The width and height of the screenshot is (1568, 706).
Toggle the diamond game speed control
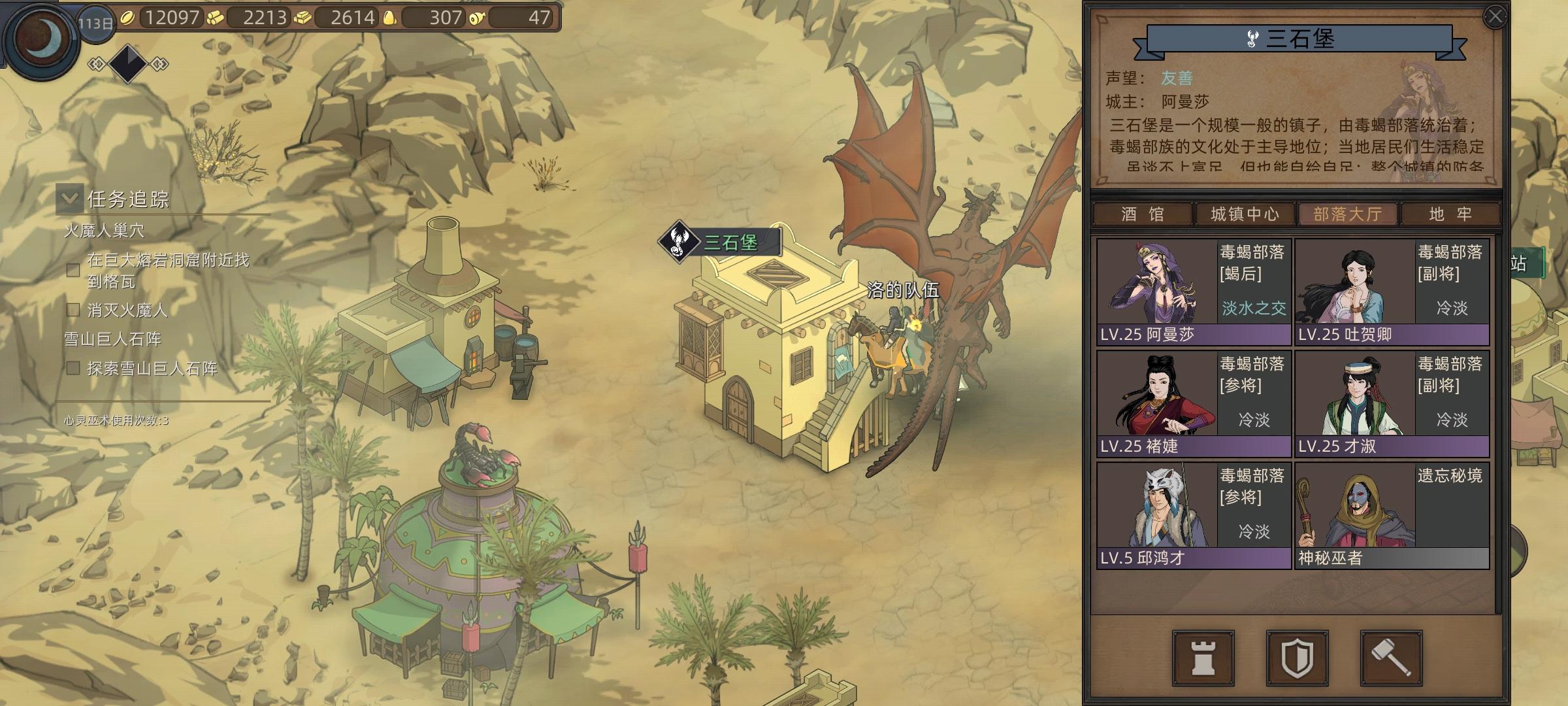coord(128,63)
